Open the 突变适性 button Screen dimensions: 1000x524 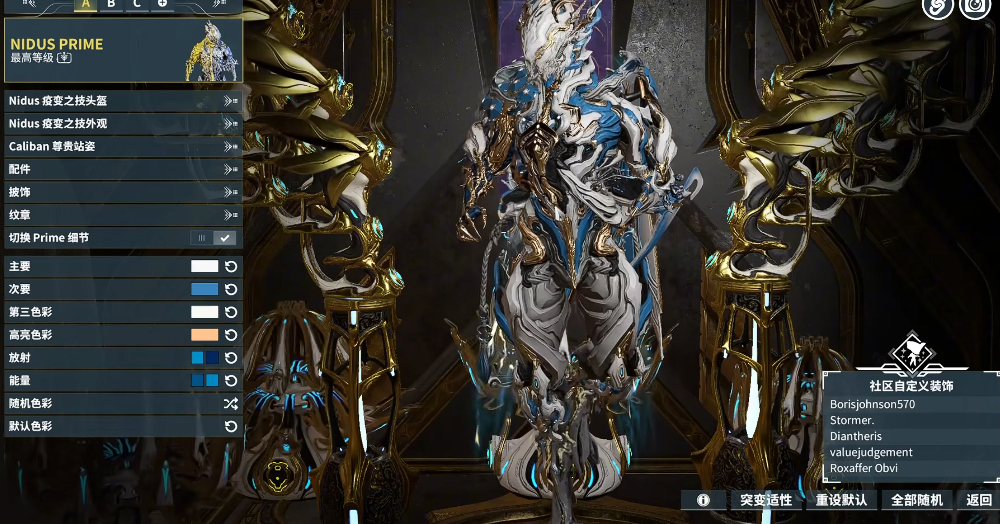tap(765, 500)
